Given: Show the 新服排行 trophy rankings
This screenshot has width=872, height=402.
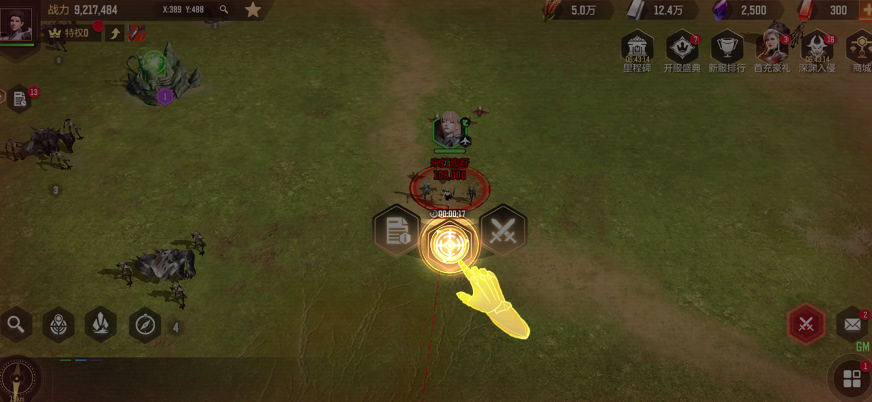Looking at the screenshot, I should tap(726, 49).
